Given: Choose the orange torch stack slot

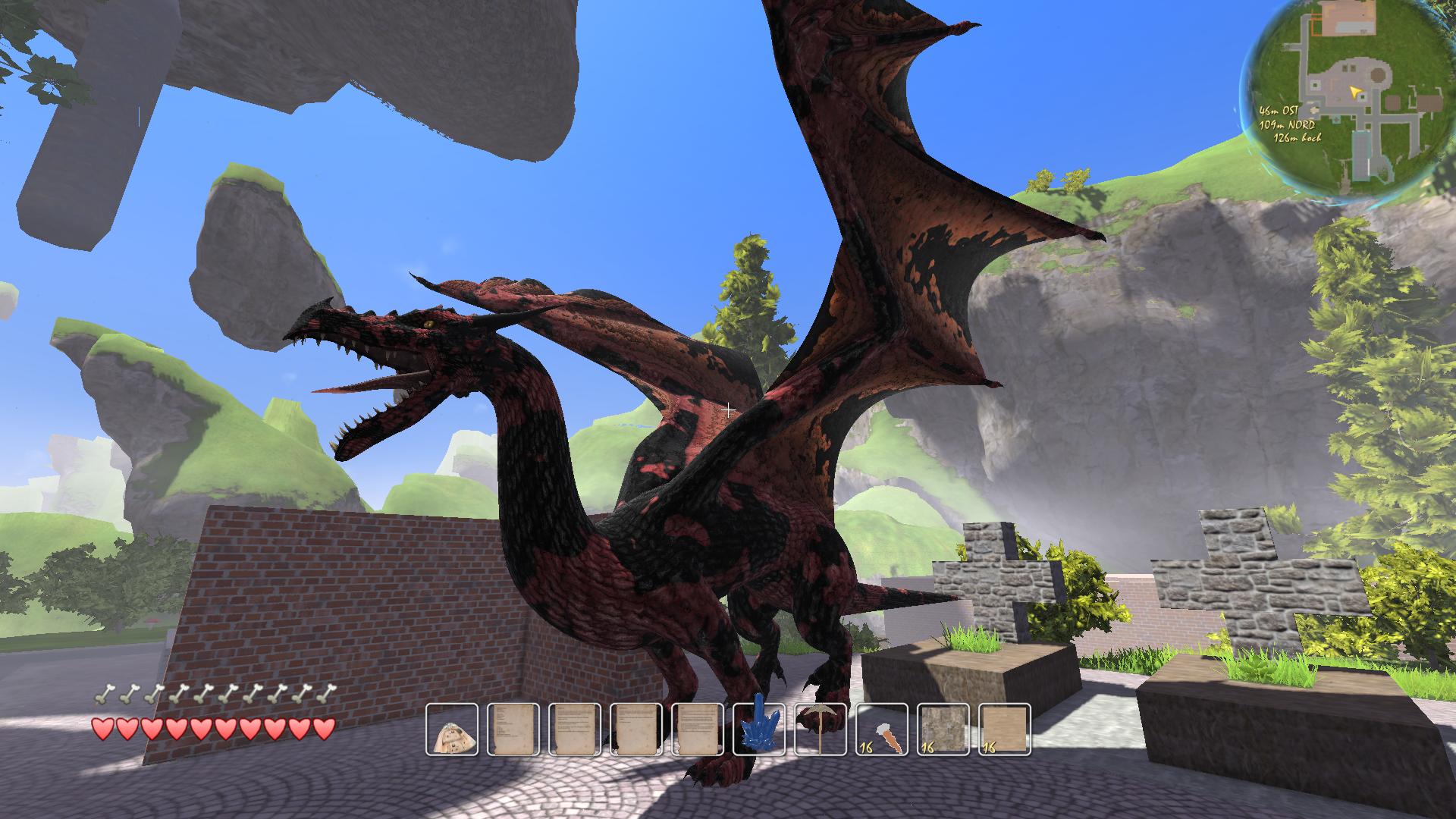Looking at the screenshot, I should 883,730.
